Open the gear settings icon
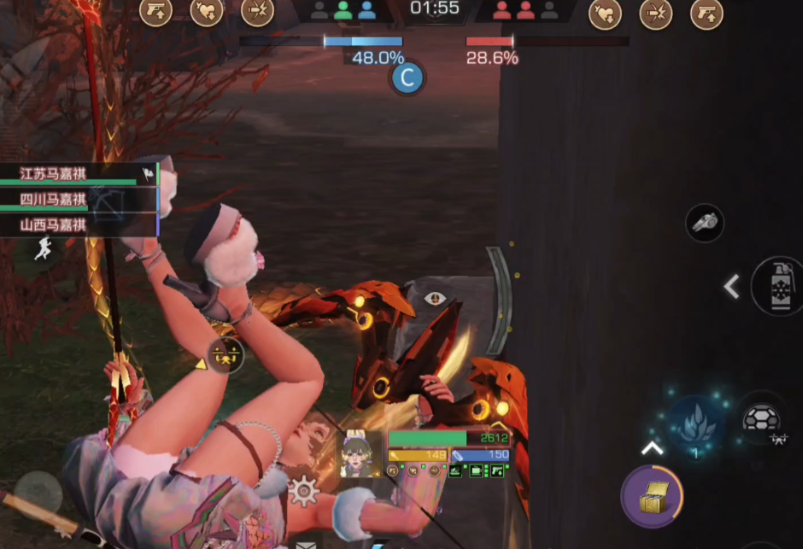Screen dimensions: 803x549 (x=303, y=490)
